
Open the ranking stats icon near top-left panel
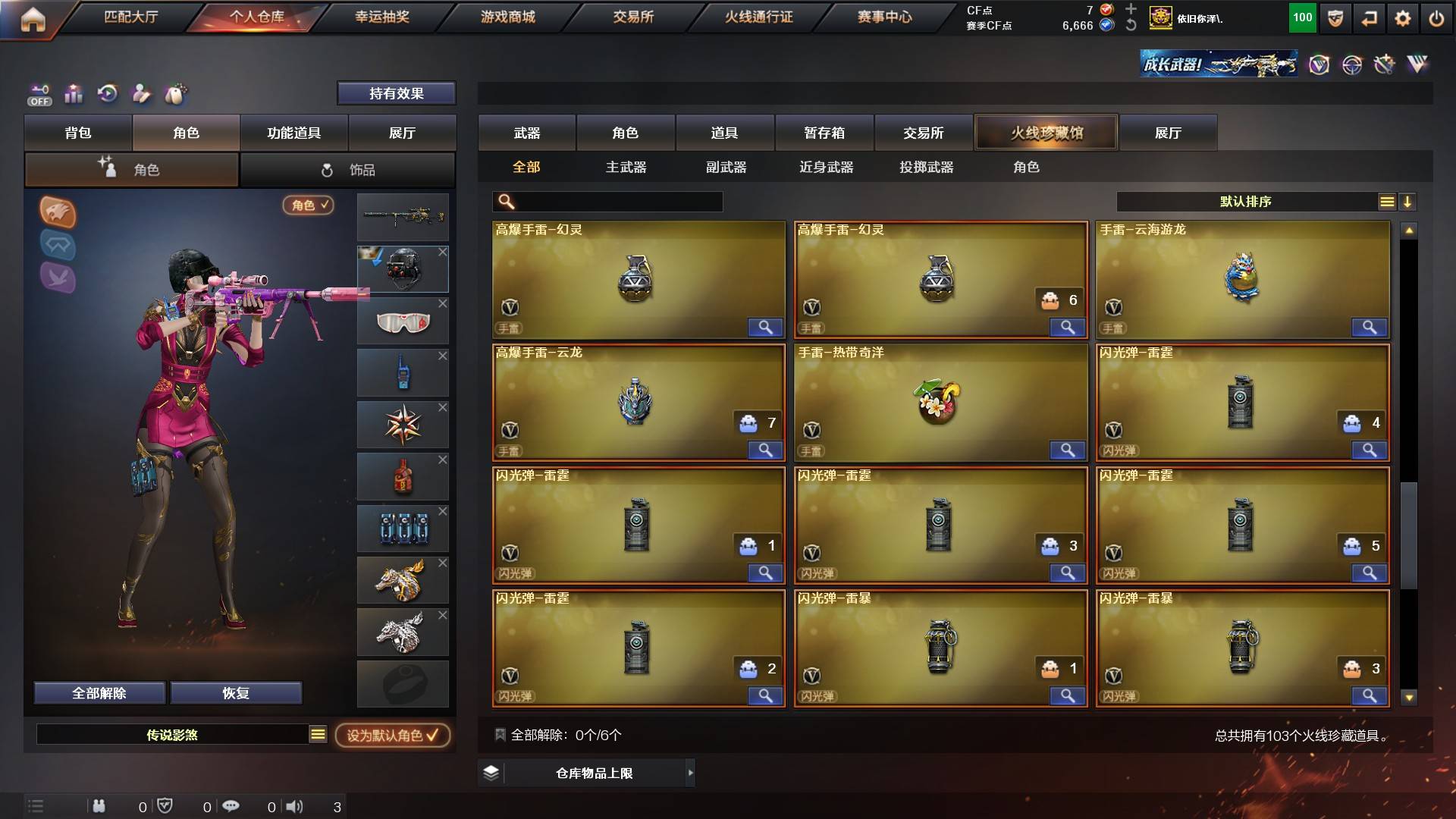pos(74,94)
